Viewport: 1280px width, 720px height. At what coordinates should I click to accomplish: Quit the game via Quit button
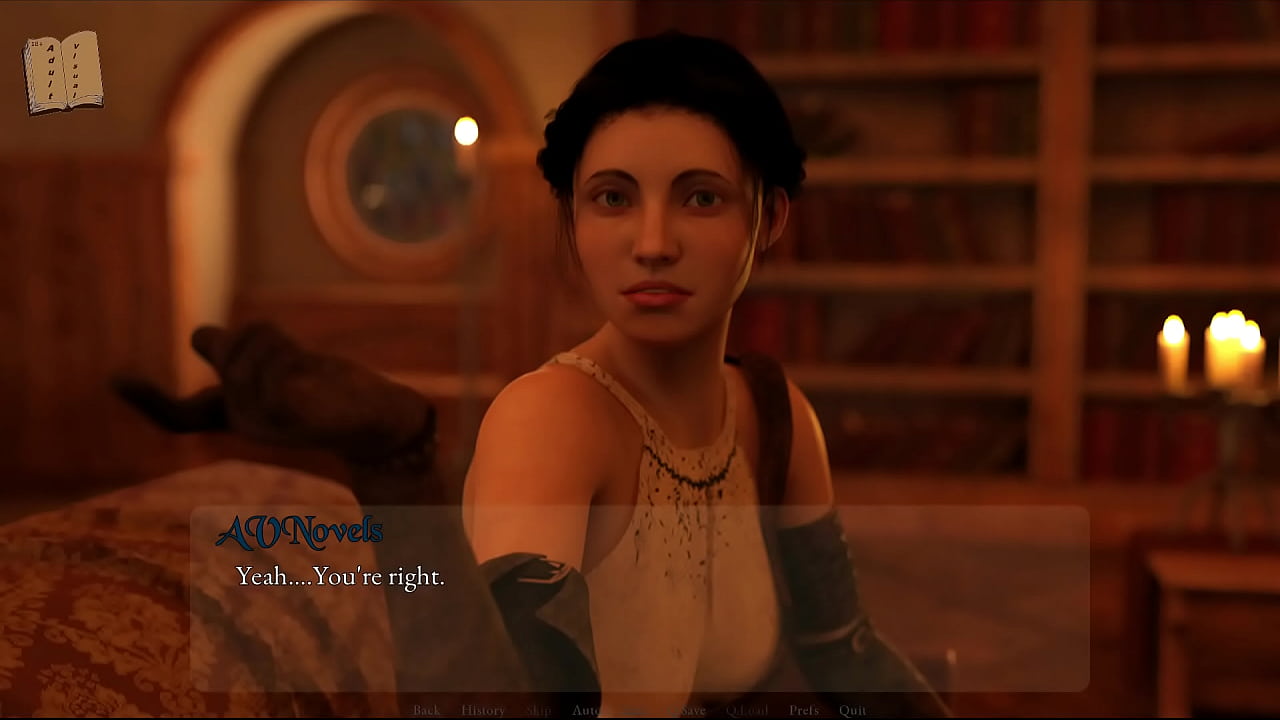pos(853,710)
